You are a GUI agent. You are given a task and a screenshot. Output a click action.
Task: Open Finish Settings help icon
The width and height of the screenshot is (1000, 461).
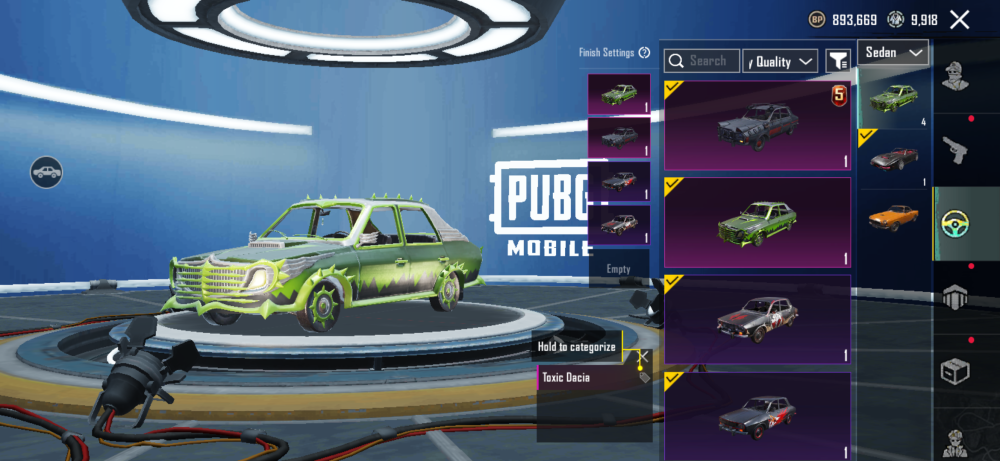point(645,52)
